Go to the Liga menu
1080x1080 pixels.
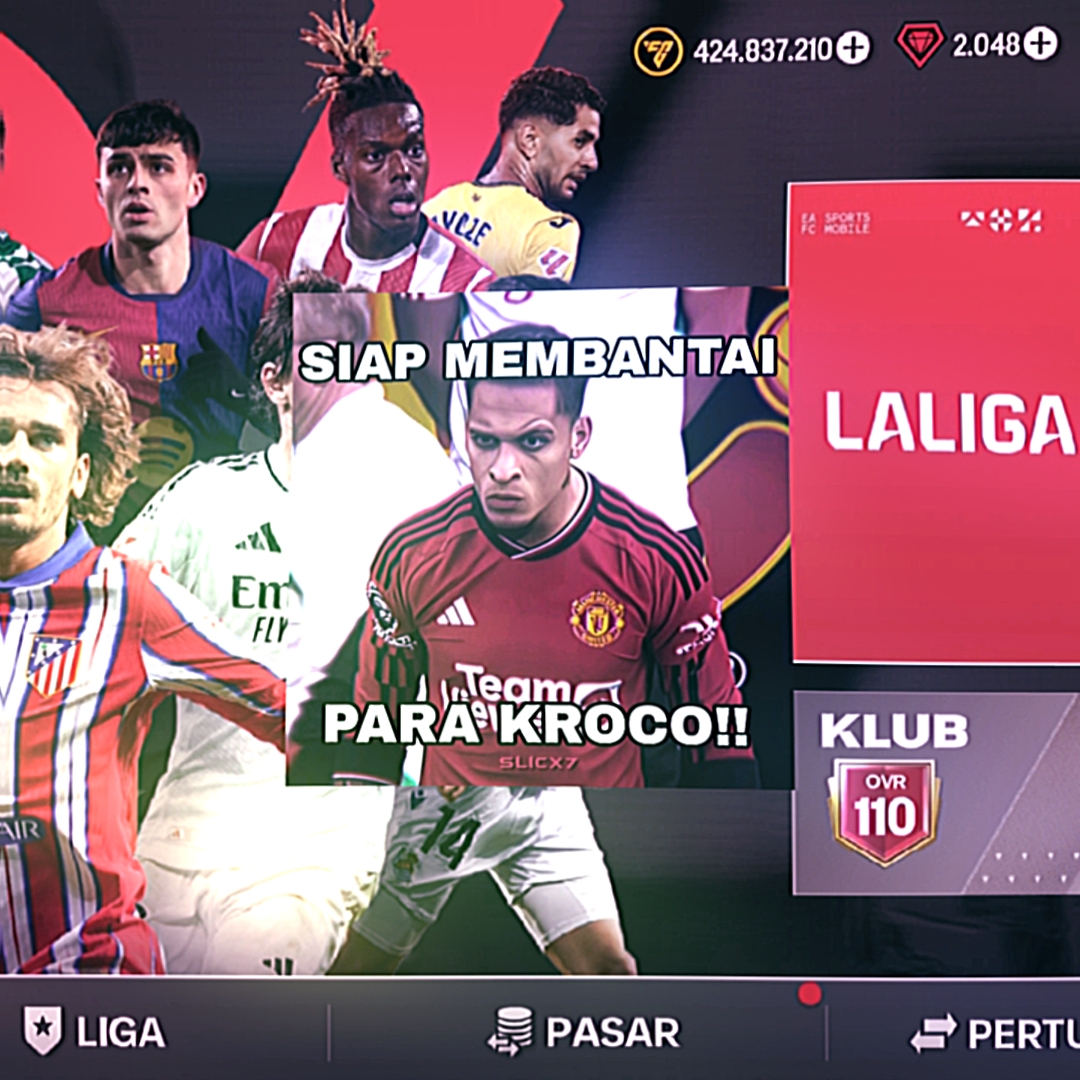(x=95, y=1031)
